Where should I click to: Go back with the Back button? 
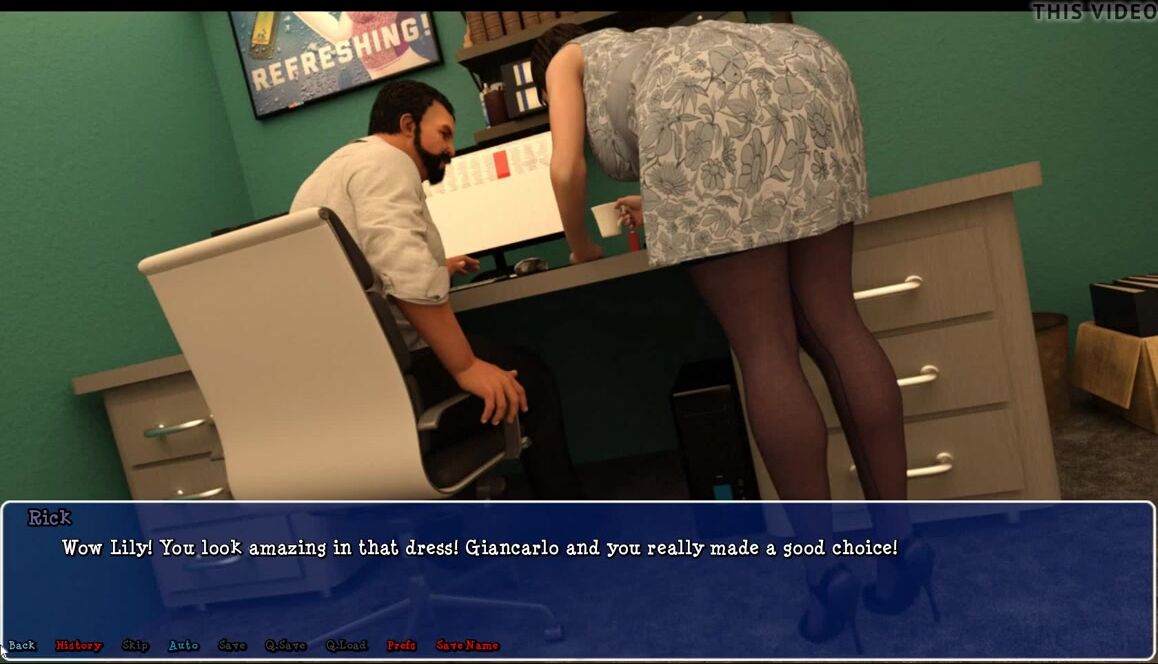coord(22,646)
